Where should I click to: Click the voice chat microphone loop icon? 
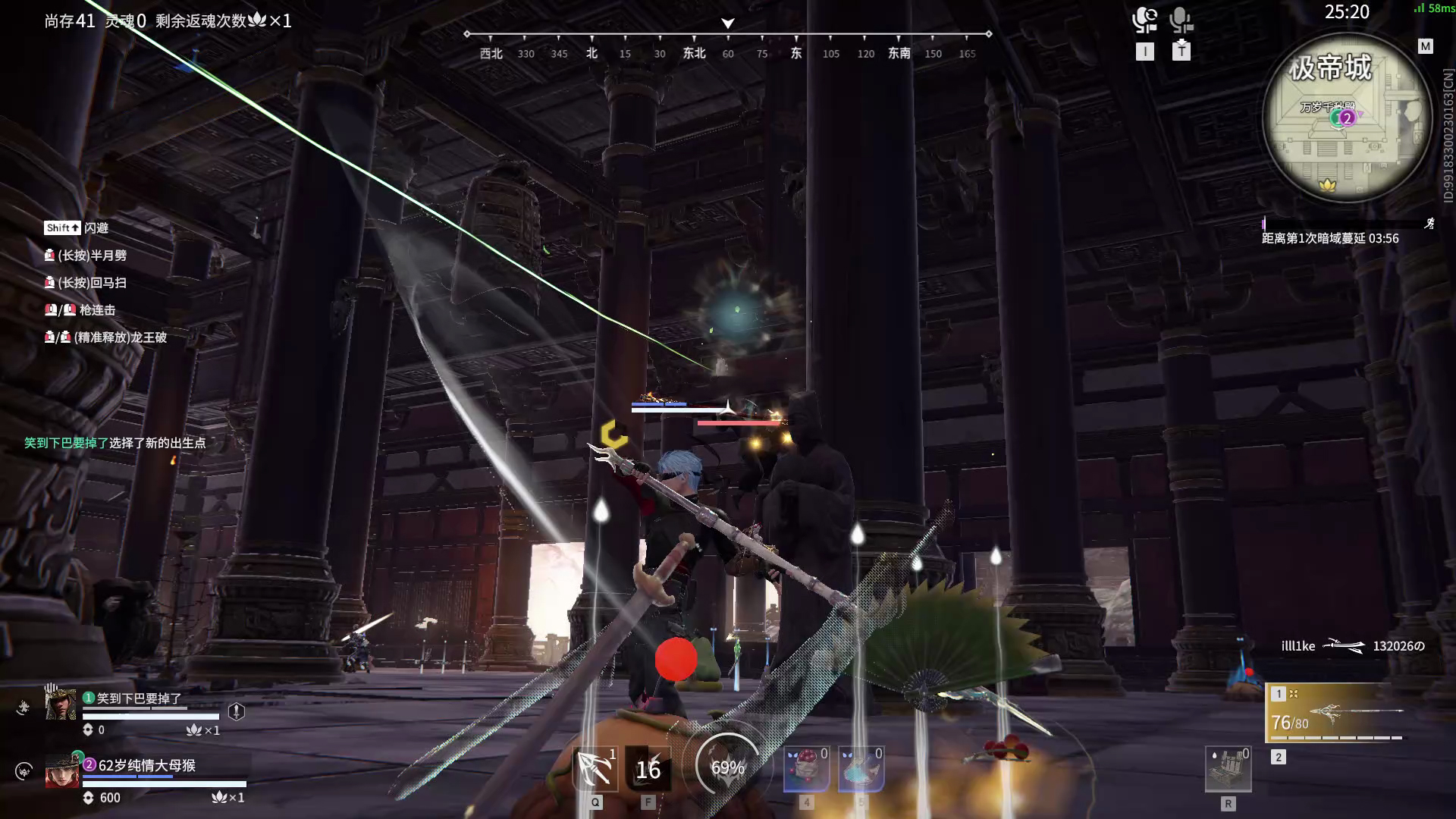click(x=1146, y=20)
